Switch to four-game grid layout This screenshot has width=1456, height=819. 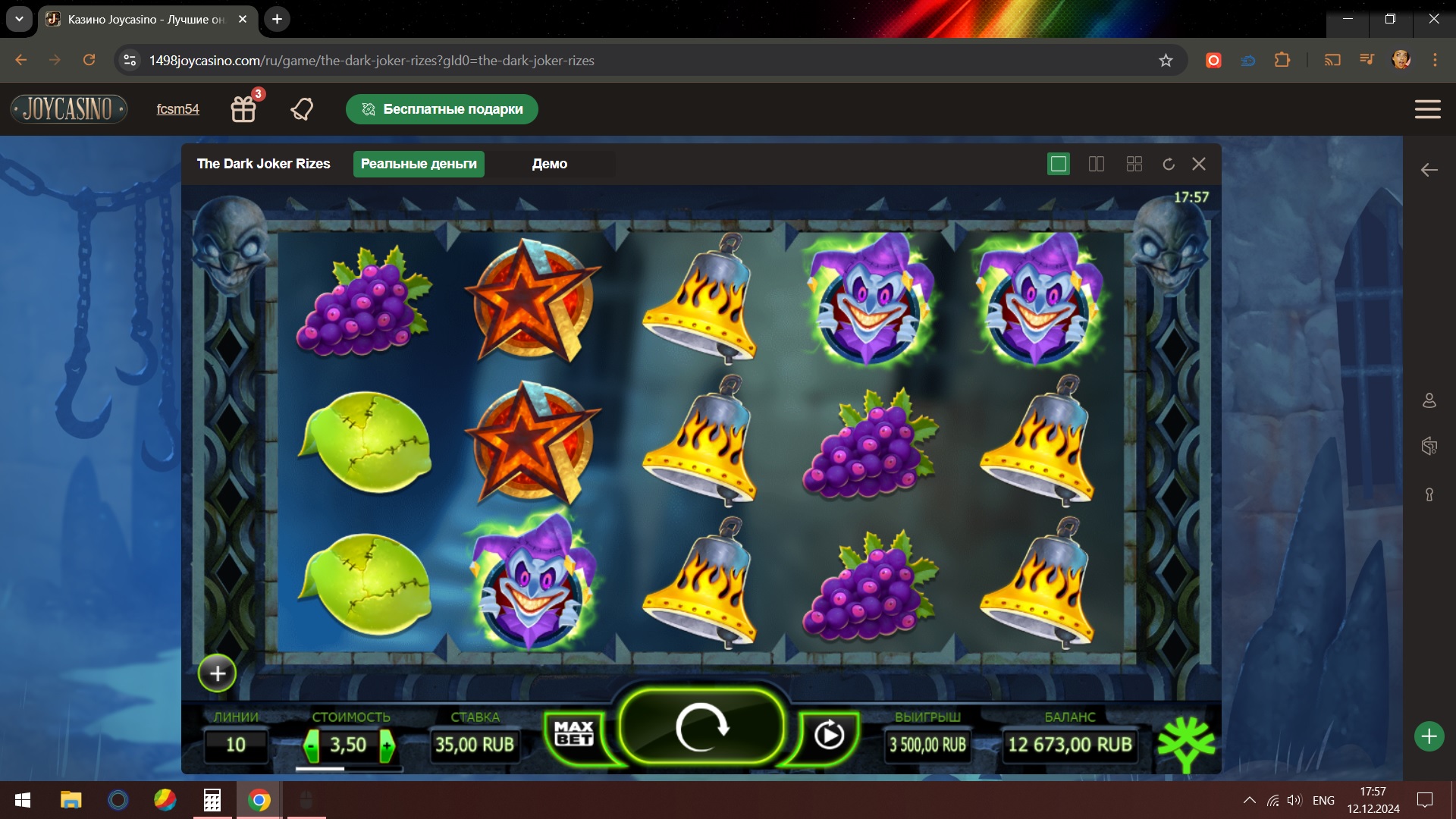coord(1134,164)
